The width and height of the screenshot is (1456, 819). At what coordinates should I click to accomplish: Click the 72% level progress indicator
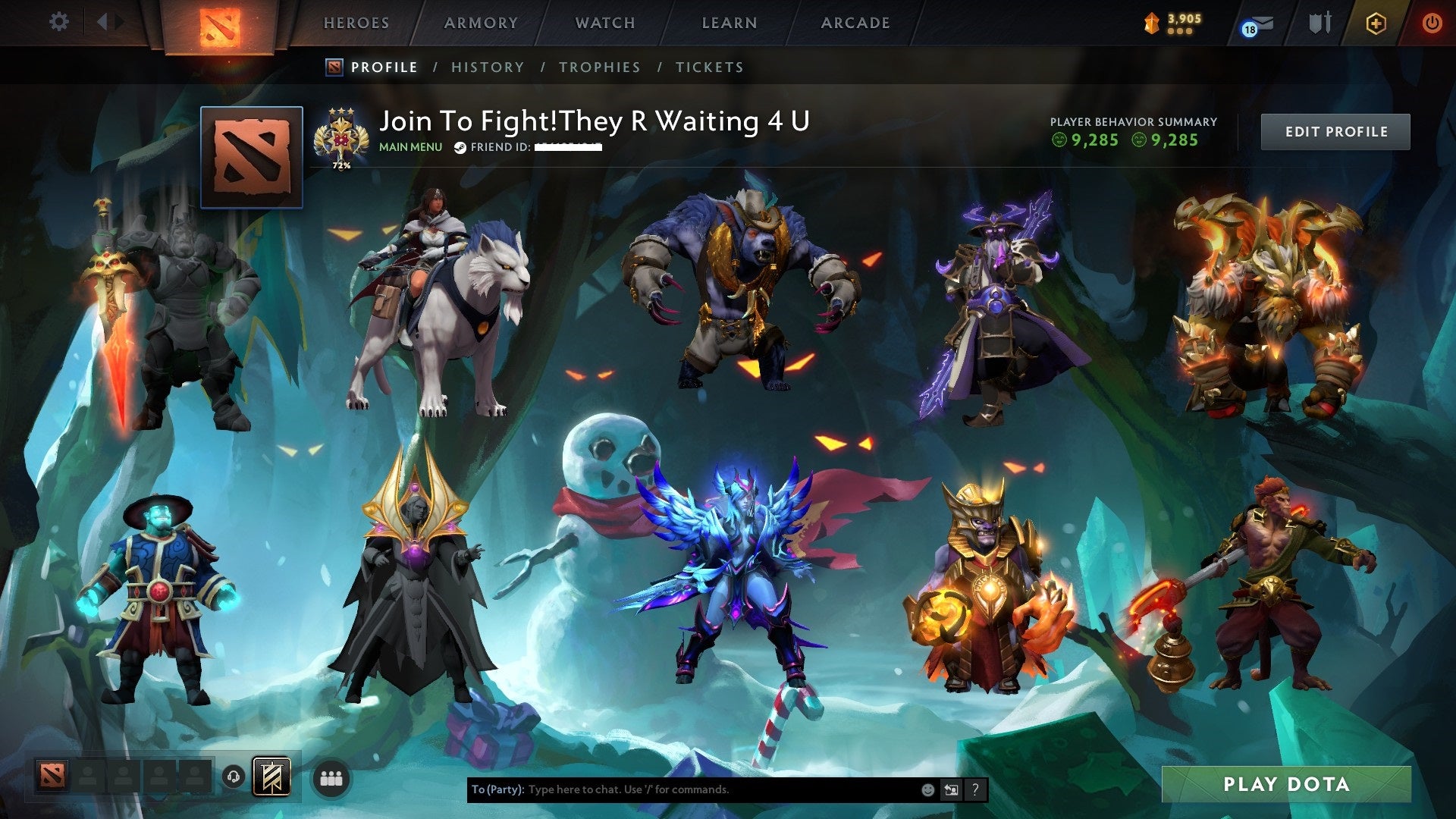pyautogui.click(x=342, y=163)
